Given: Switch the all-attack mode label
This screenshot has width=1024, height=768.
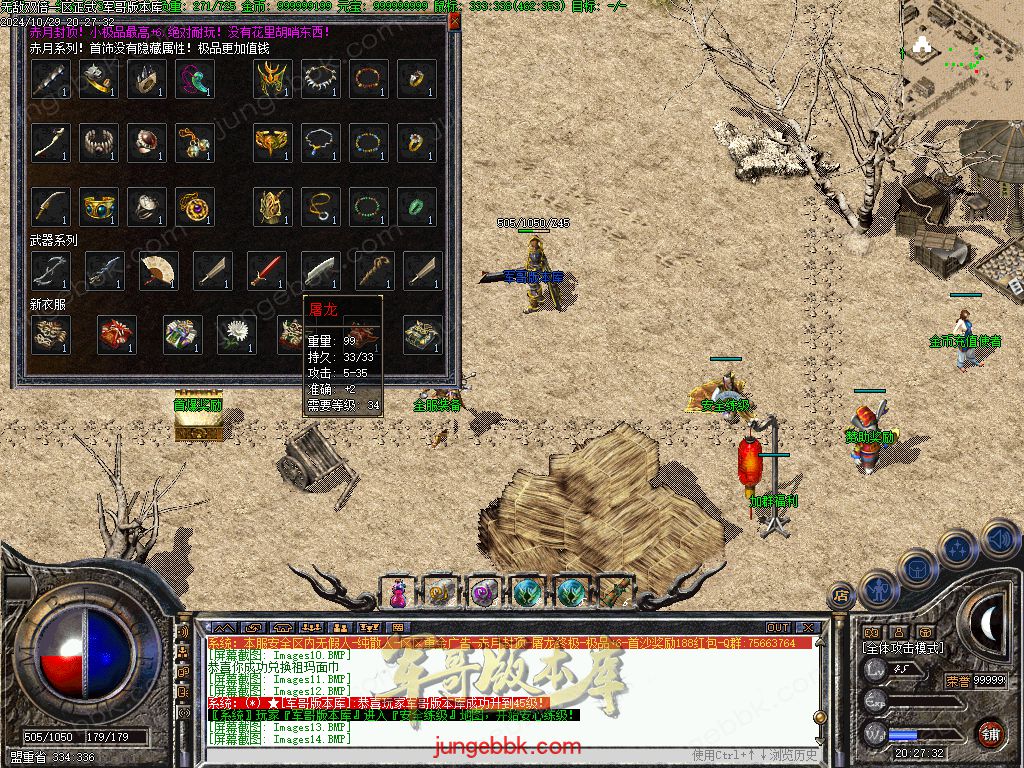Looking at the screenshot, I should [x=902, y=648].
